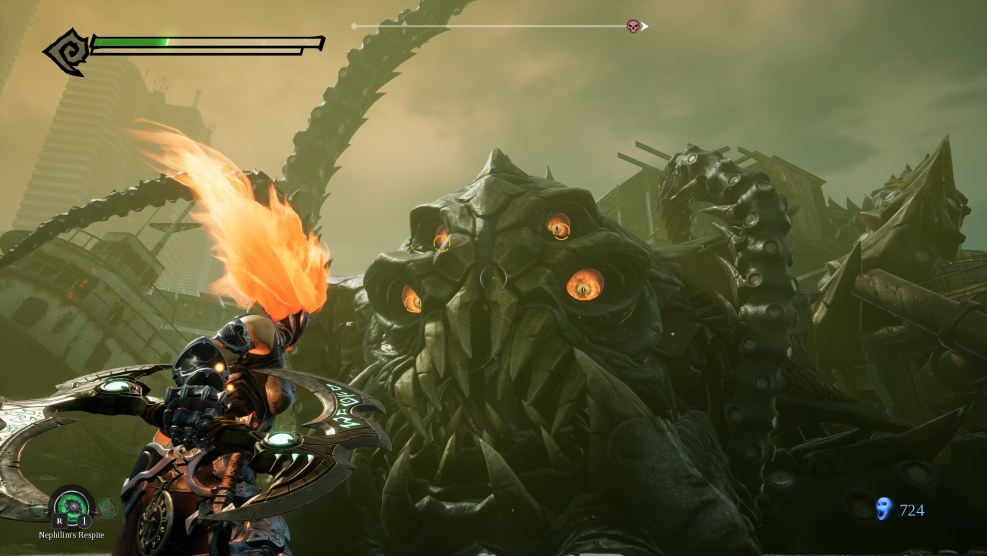
Task: Click the skull marker on the compass
Action: (x=633, y=25)
